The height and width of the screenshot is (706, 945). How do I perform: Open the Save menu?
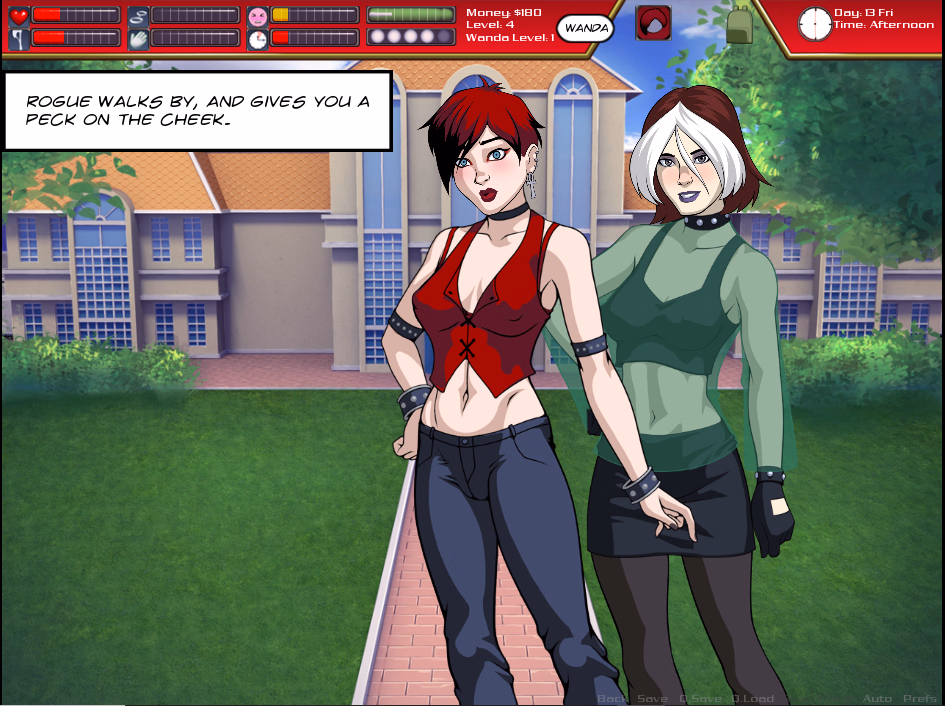click(x=652, y=698)
